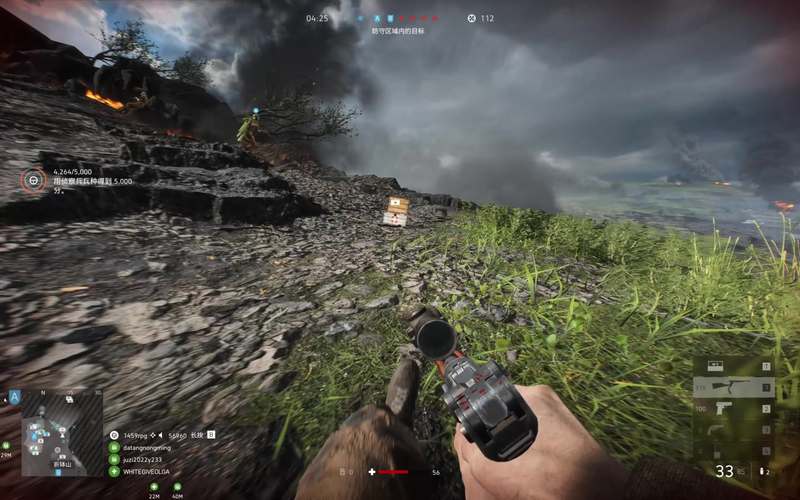Click the objective A indicator in top bar
The image size is (800, 500).
[x=376, y=18]
